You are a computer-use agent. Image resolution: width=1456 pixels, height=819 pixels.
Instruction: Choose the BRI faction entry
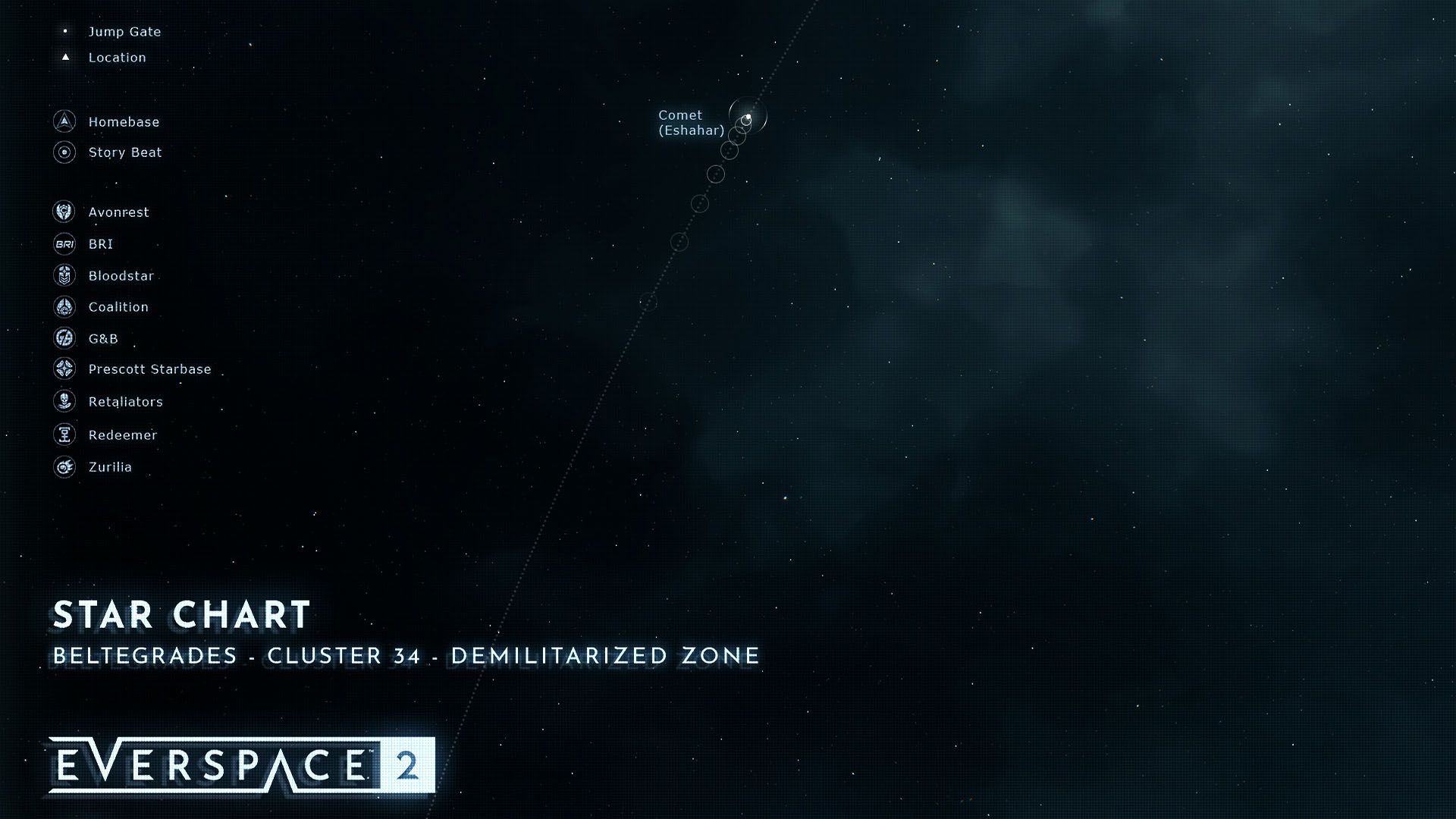click(x=100, y=244)
